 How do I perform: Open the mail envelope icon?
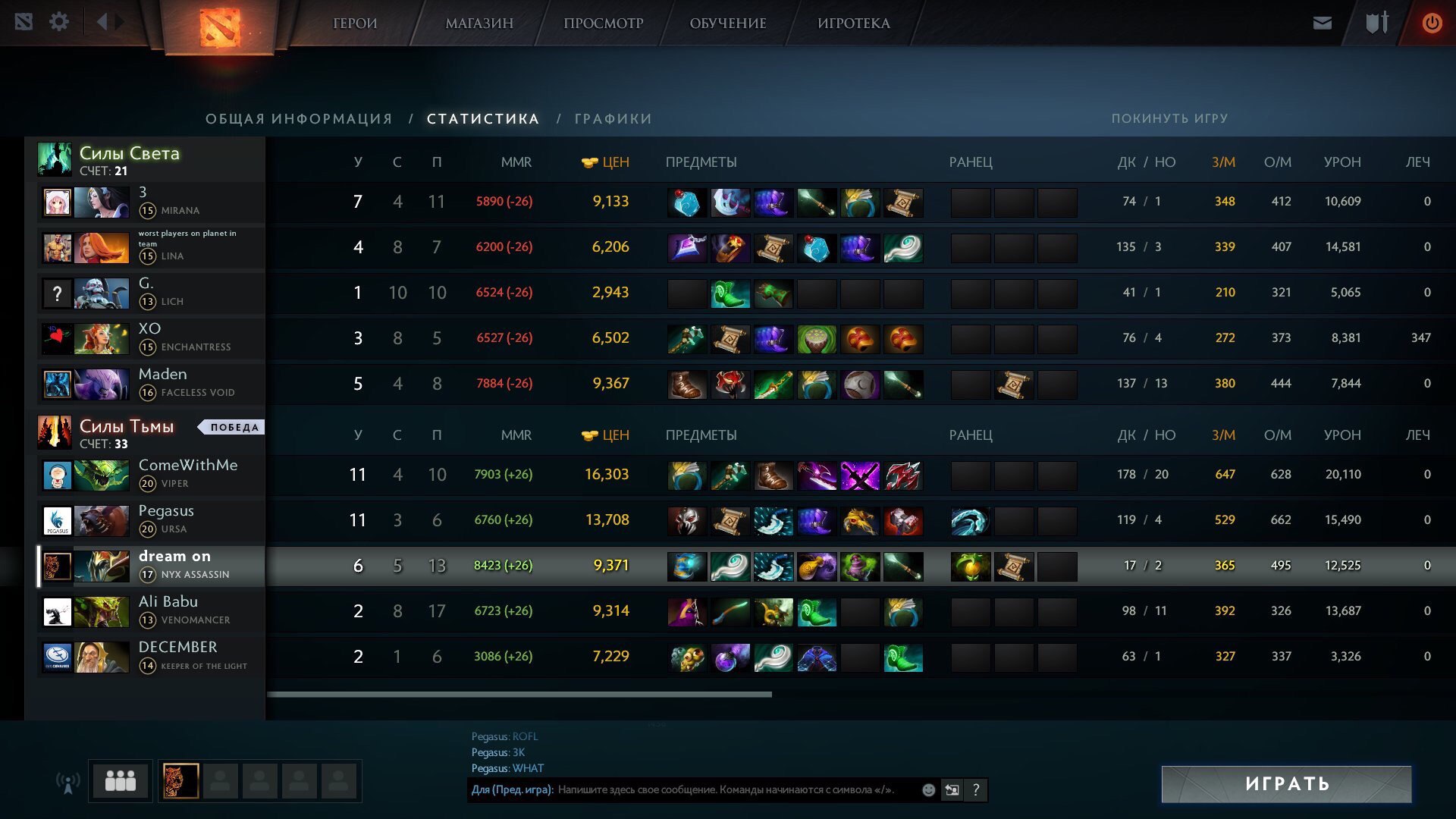1322,24
